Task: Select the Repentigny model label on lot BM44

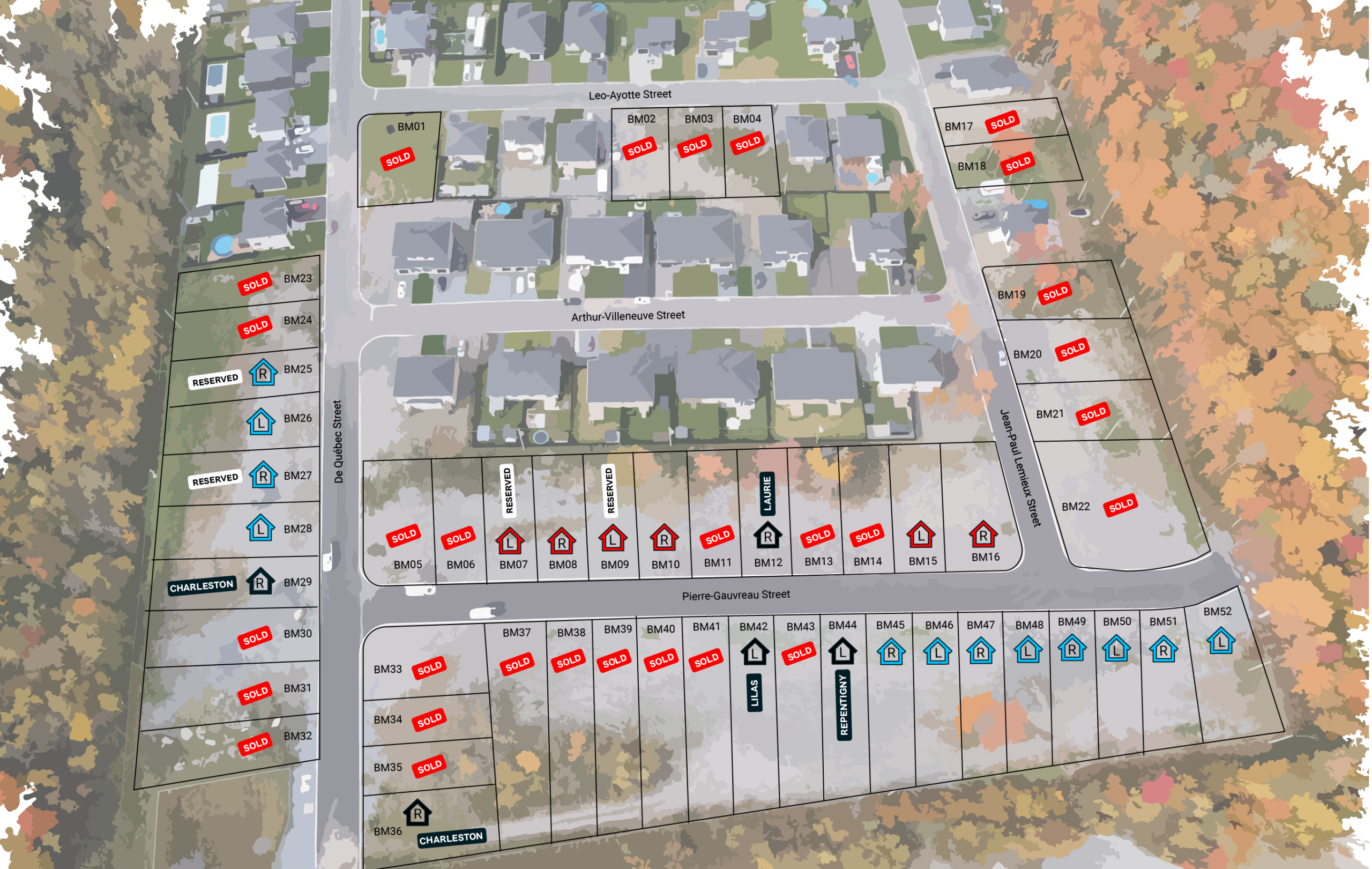Action: pyautogui.click(x=844, y=705)
